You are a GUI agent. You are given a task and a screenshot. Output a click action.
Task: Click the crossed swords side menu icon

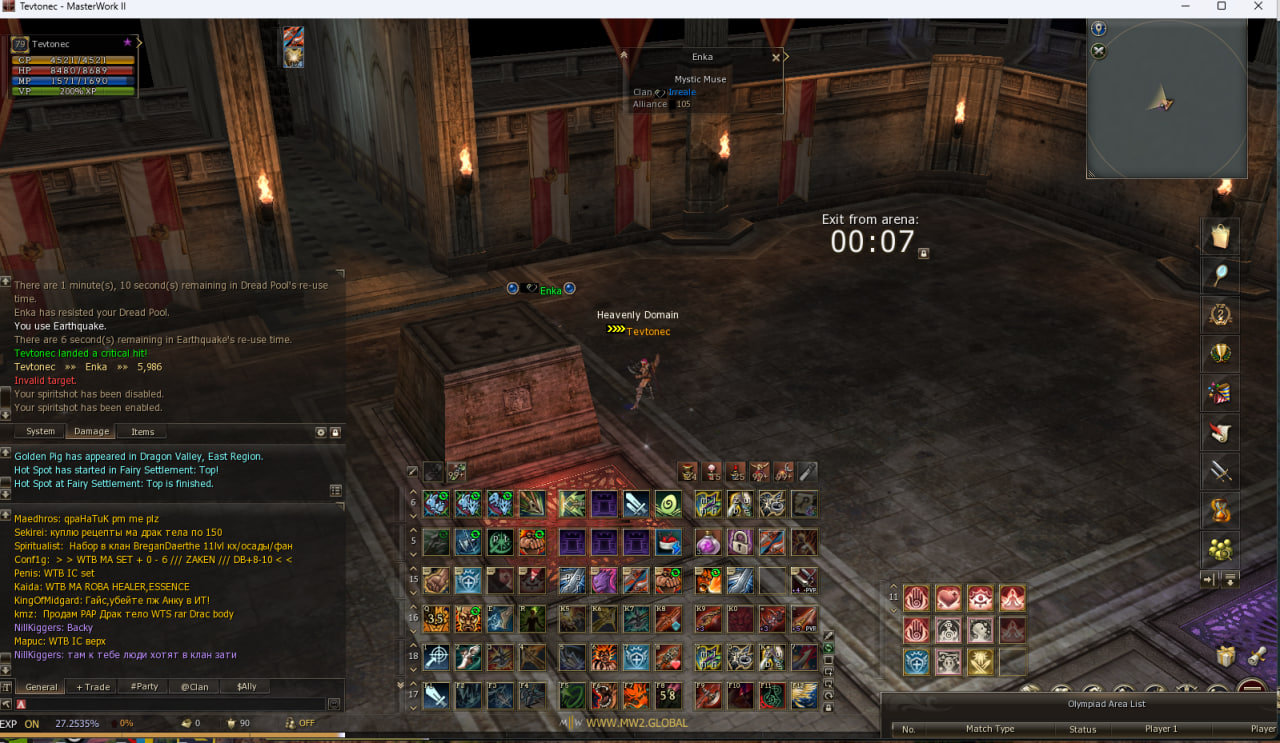click(1219, 470)
